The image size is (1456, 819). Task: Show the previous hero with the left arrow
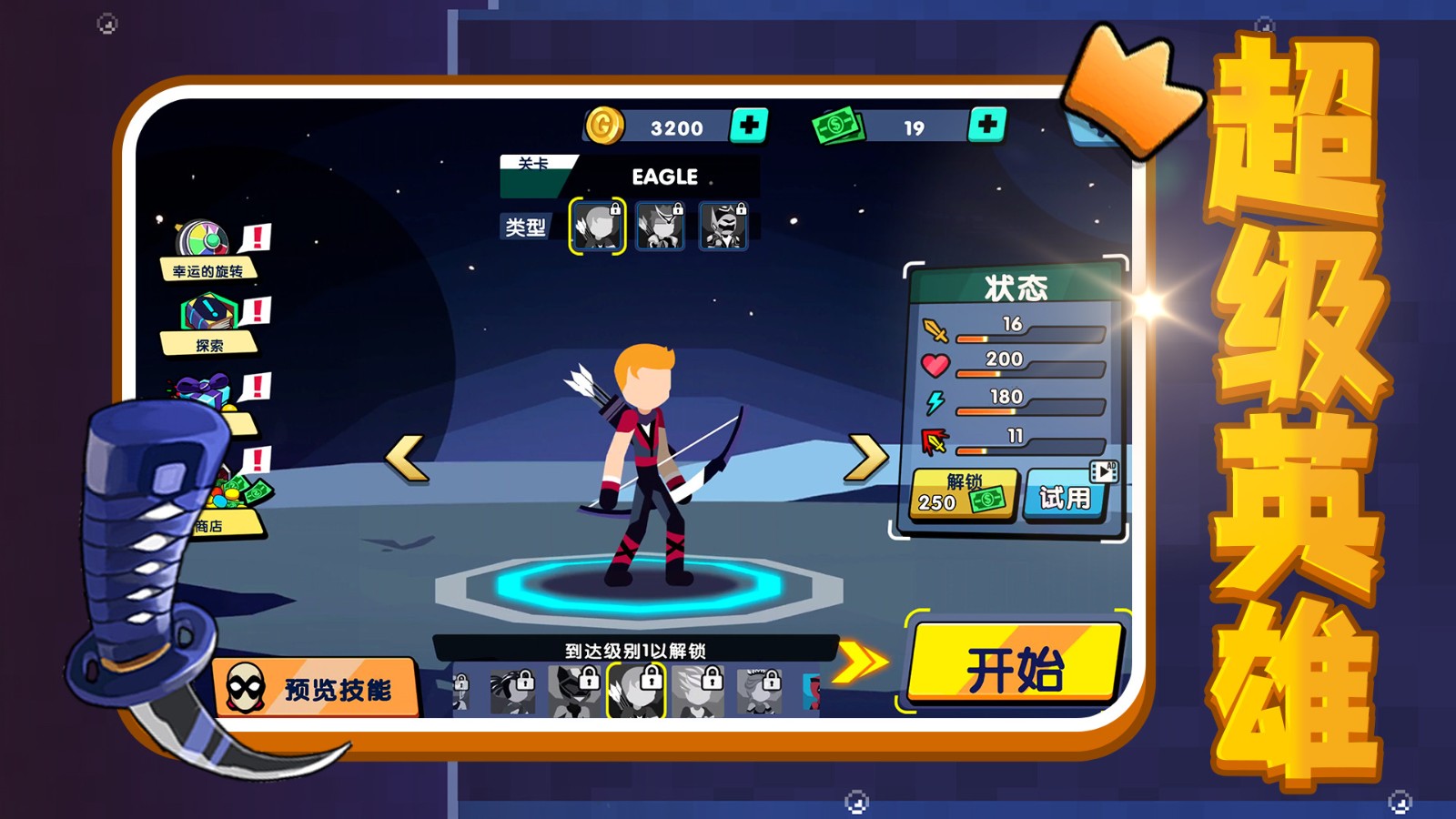(406, 457)
